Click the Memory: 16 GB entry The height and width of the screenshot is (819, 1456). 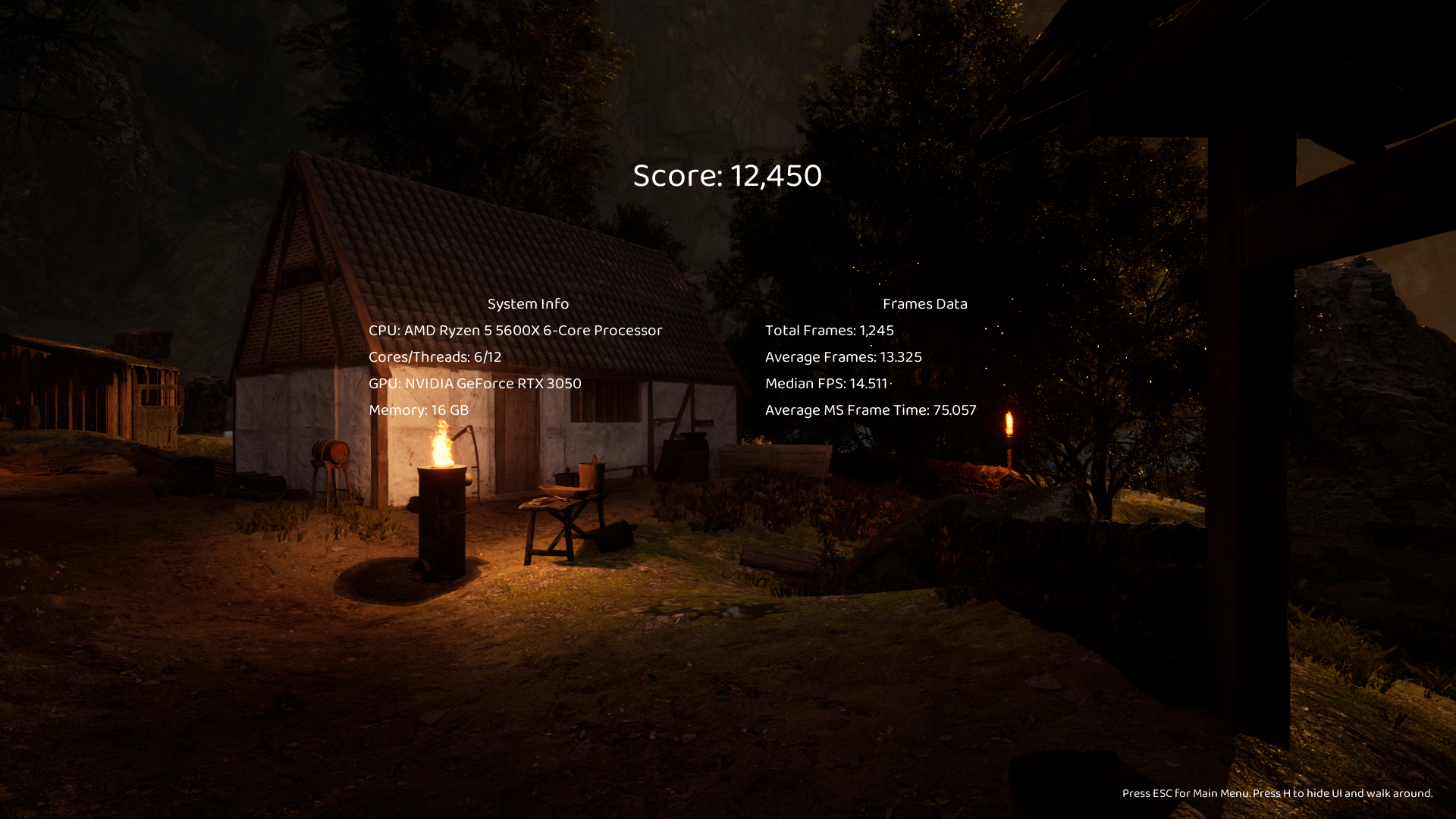pos(418,409)
